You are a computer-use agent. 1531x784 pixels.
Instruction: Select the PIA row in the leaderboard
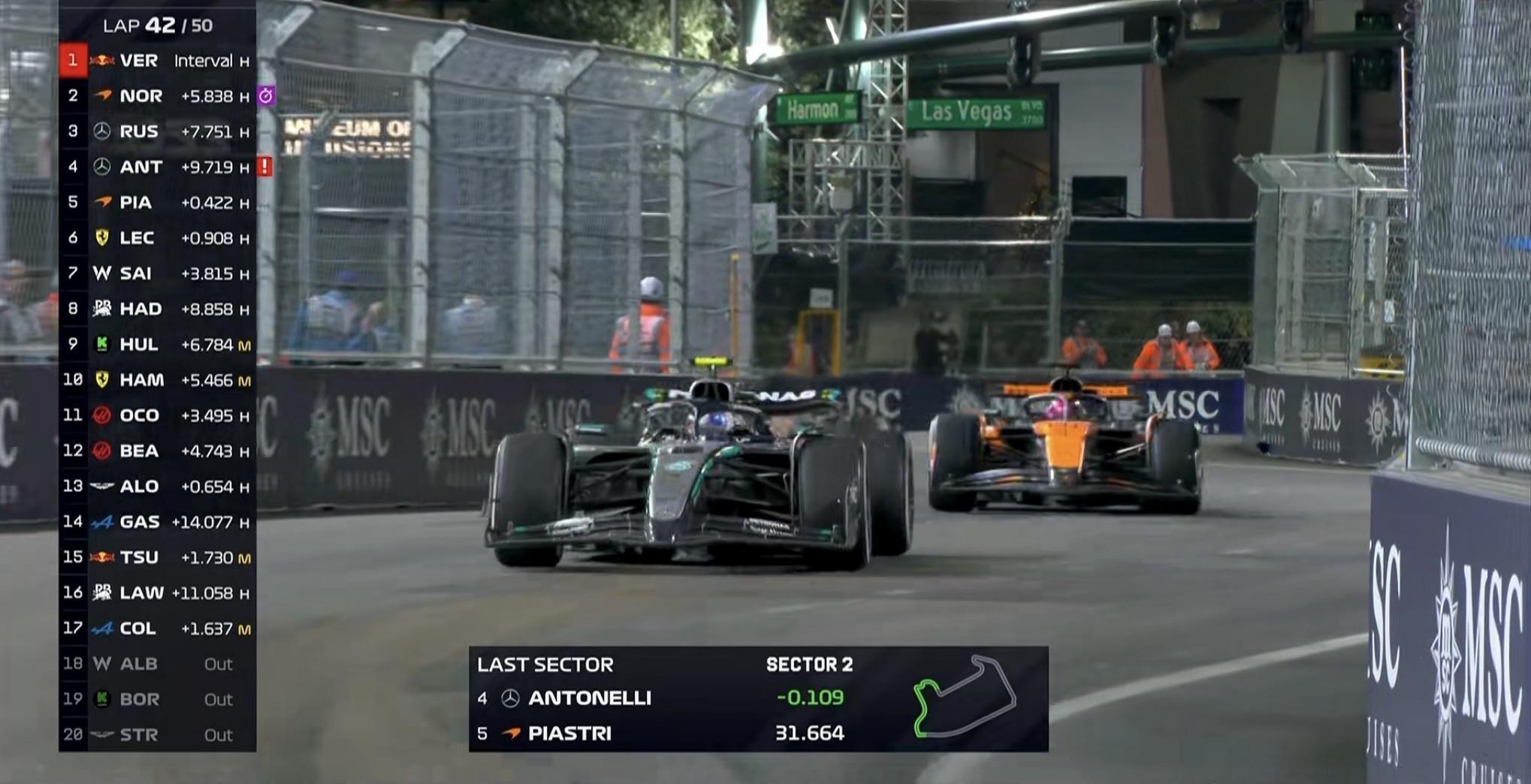pyautogui.click(x=157, y=203)
